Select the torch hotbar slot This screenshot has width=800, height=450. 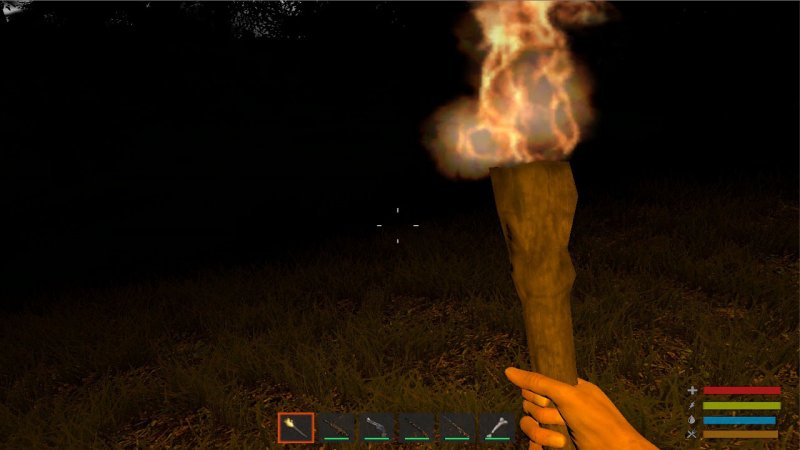[295, 427]
